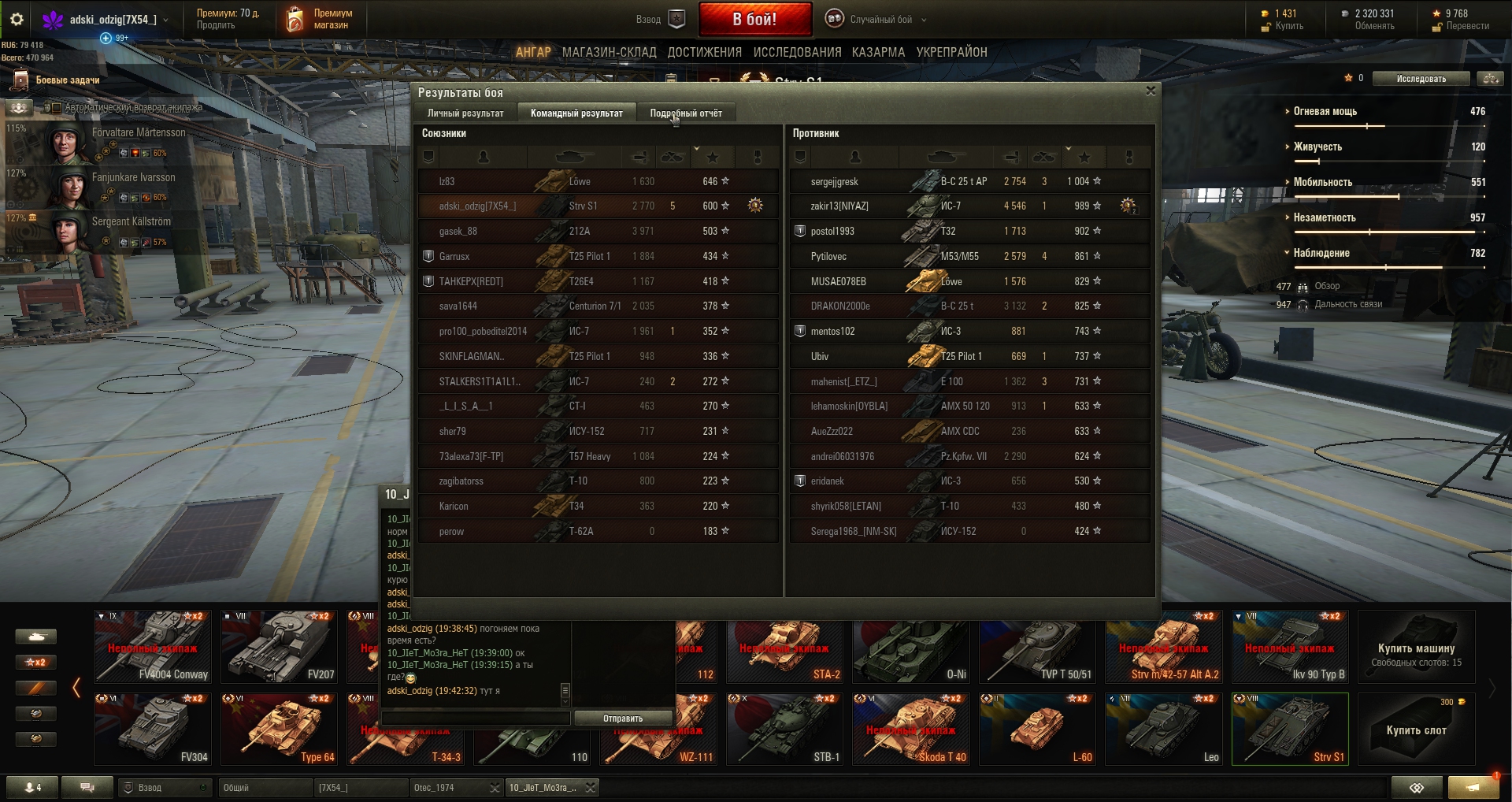Select the STB-1 tank in carousel
Screen dimensions: 1512x802
click(x=784, y=729)
